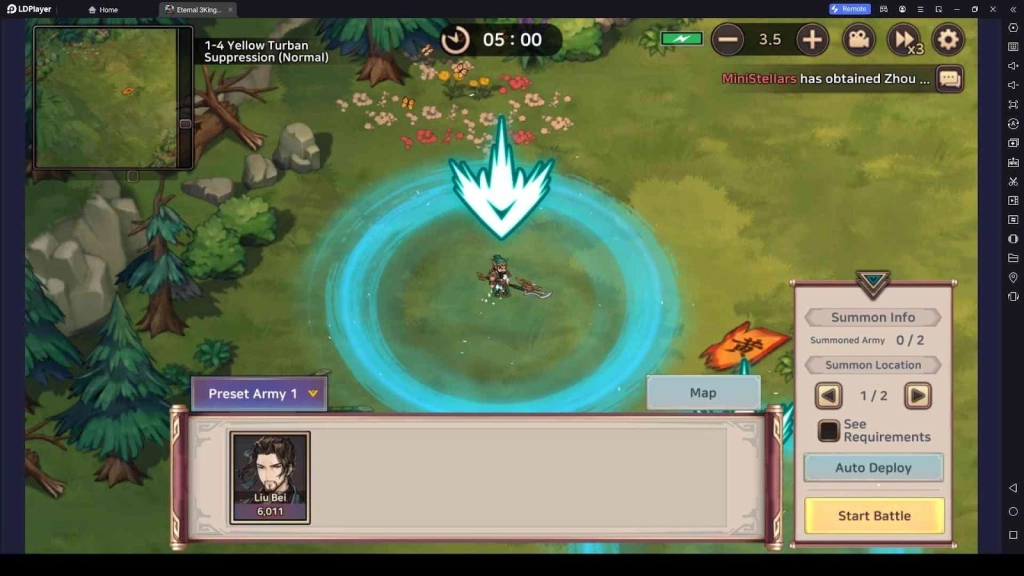This screenshot has height=576, width=1024.
Task: Open the Preset Army 1 dropdown
Action: (x=259, y=394)
